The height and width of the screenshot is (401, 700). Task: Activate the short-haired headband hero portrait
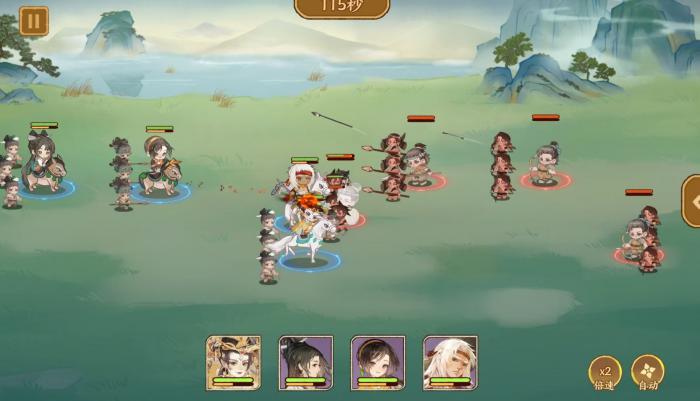(377, 360)
